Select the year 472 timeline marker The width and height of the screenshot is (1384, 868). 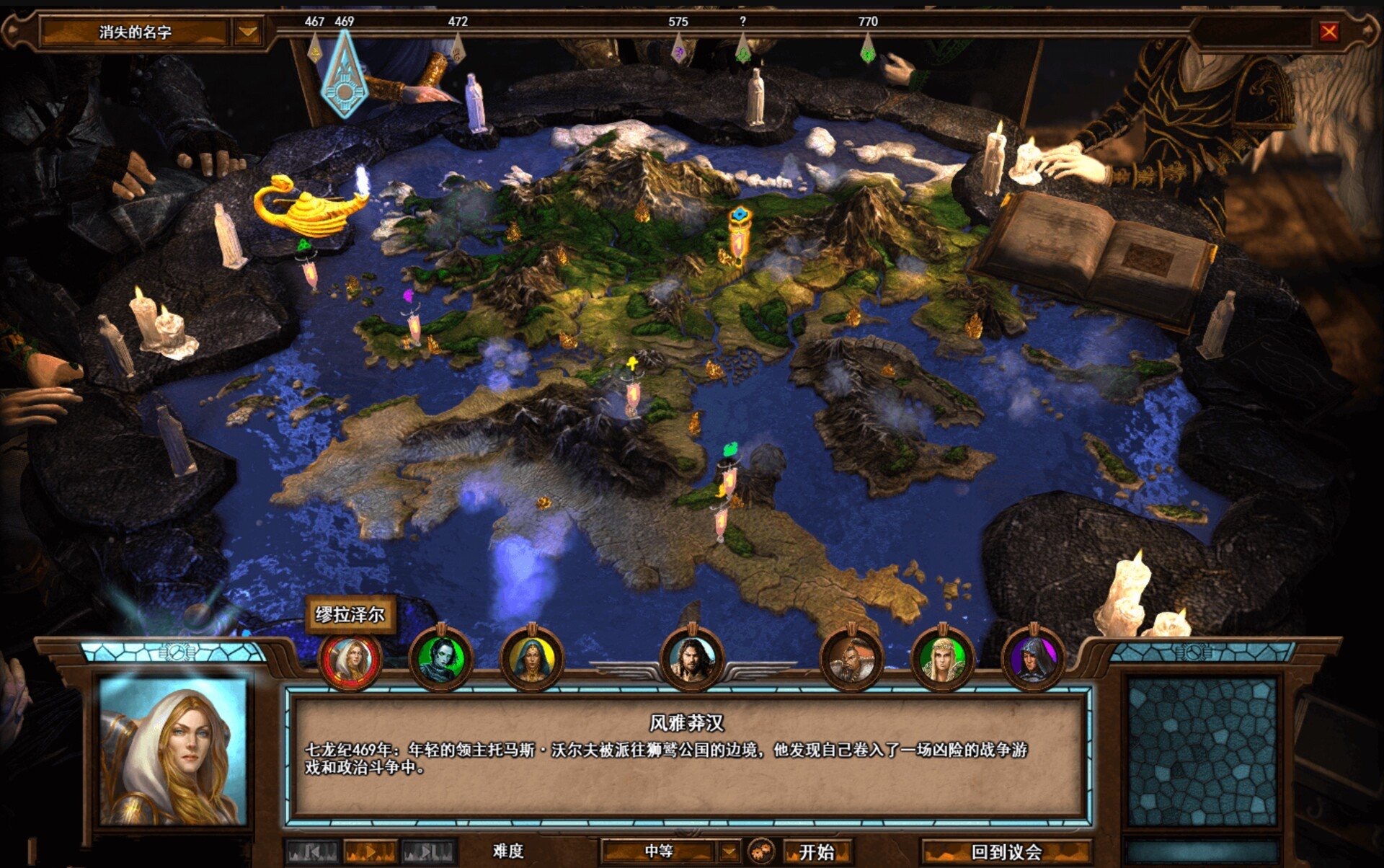click(x=458, y=49)
